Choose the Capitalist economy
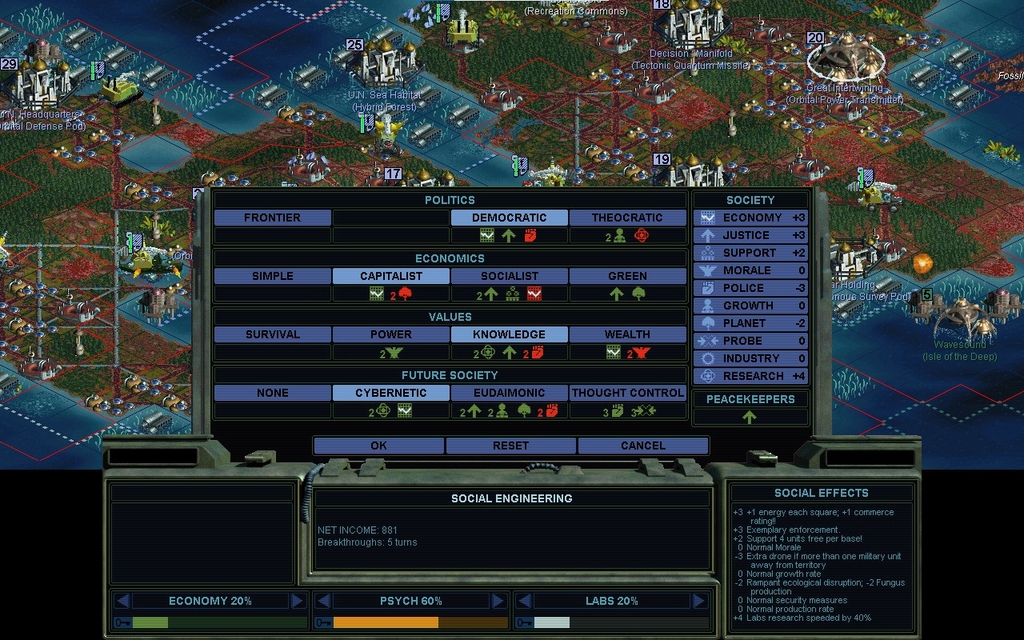Viewport: 1024px width, 640px height. click(x=391, y=276)
